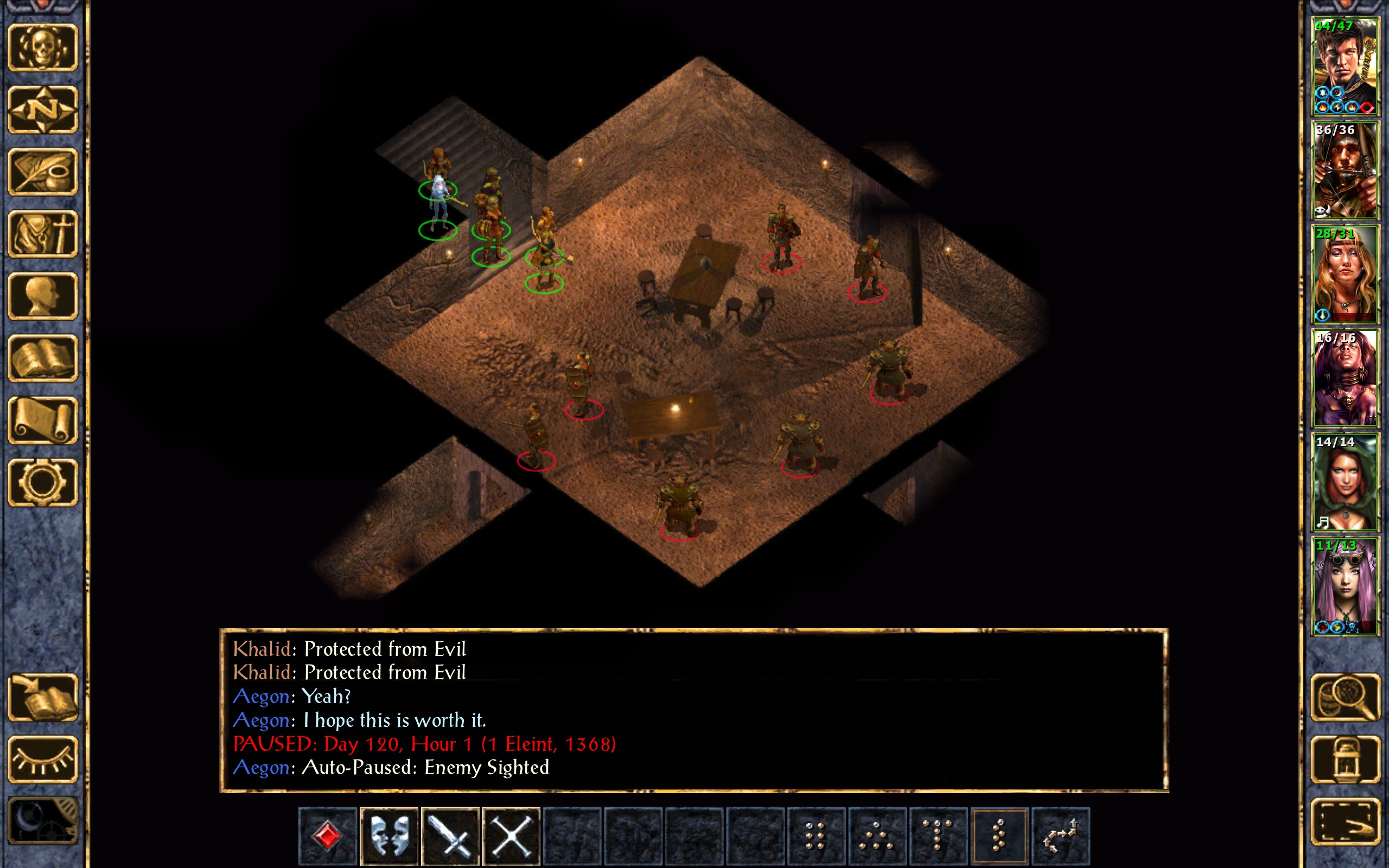The height and width of the screenshot is (868, 1389).
Task: Open the inventory screen
Action: click(x=42, y=234)
